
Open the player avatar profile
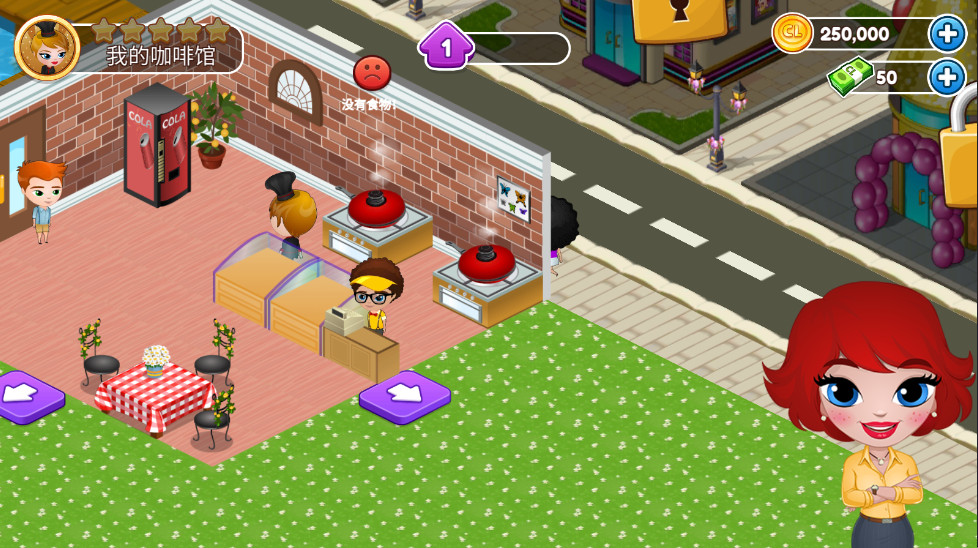tap(46, 47)
